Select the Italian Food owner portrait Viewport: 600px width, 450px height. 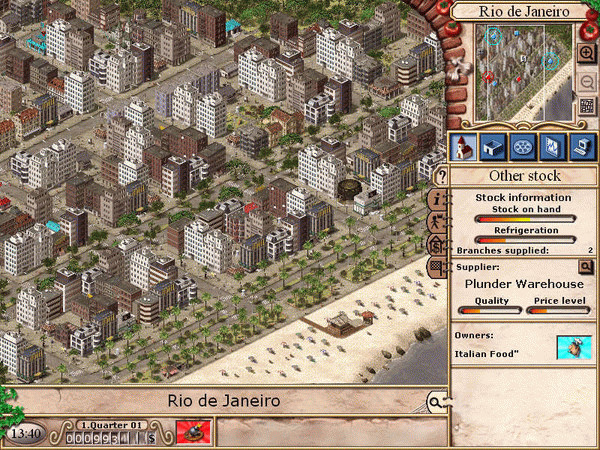coord(574,348)
